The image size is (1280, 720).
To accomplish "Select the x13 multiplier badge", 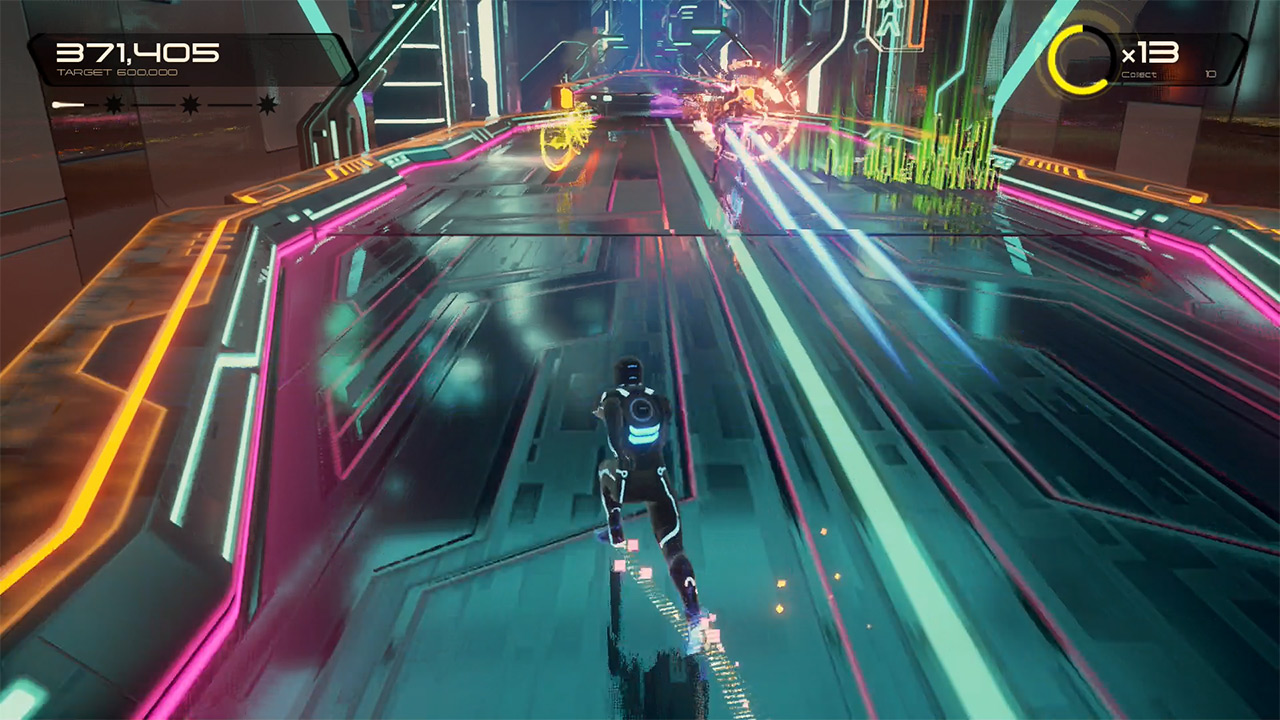I will [1150, 52].
